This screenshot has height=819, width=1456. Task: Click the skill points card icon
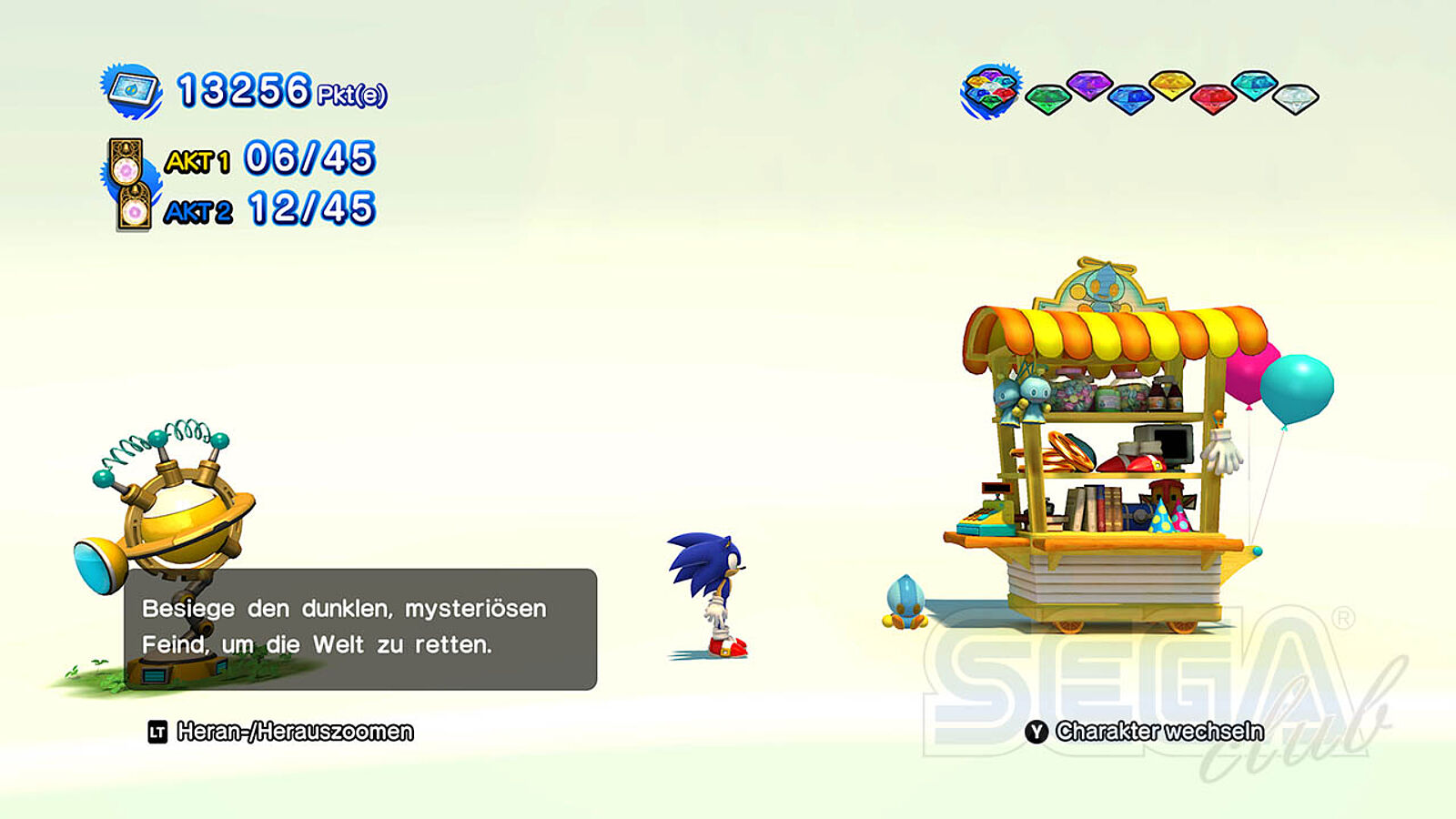132,91
